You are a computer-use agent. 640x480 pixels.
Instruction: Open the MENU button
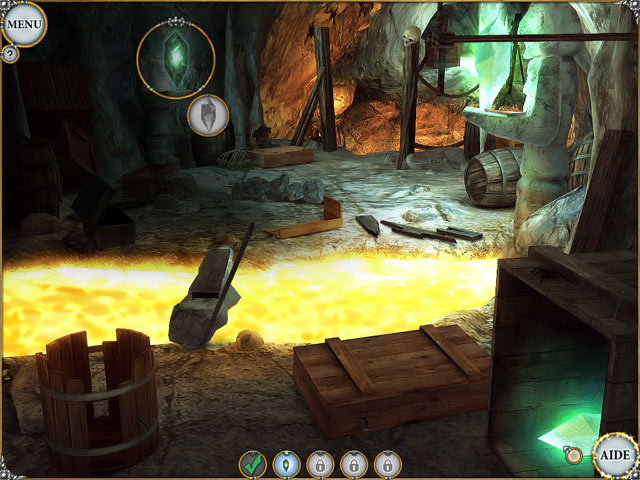tap(23, 23)
